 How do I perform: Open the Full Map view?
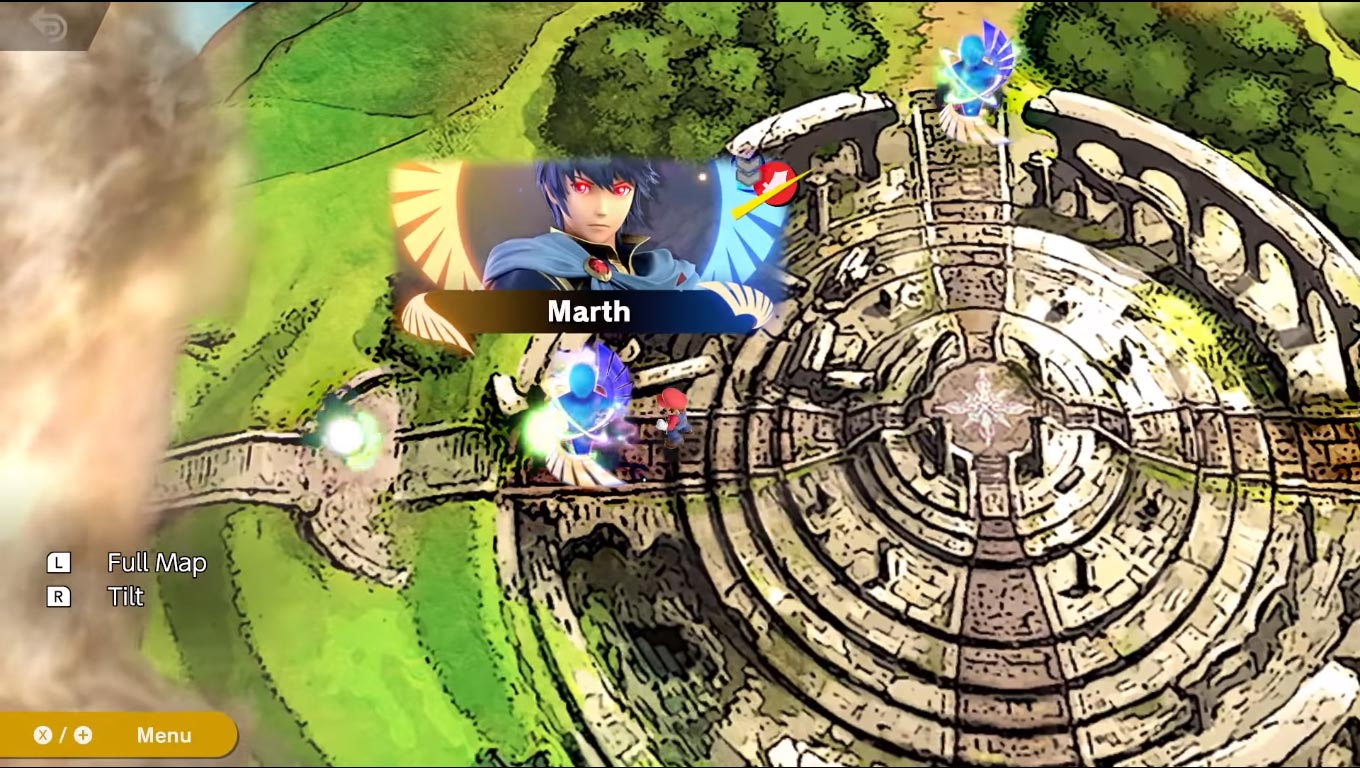[x=156, y=563]
